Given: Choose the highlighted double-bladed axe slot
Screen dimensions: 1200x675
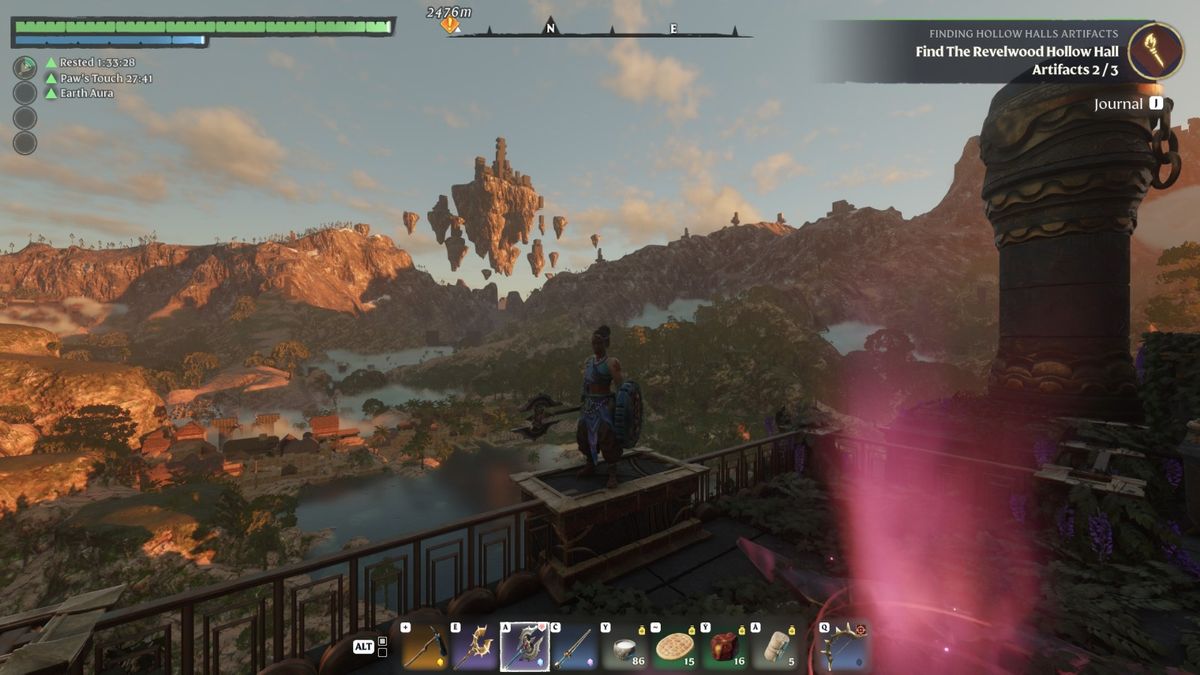Looking at the screenshot, I should click(524, 647).
